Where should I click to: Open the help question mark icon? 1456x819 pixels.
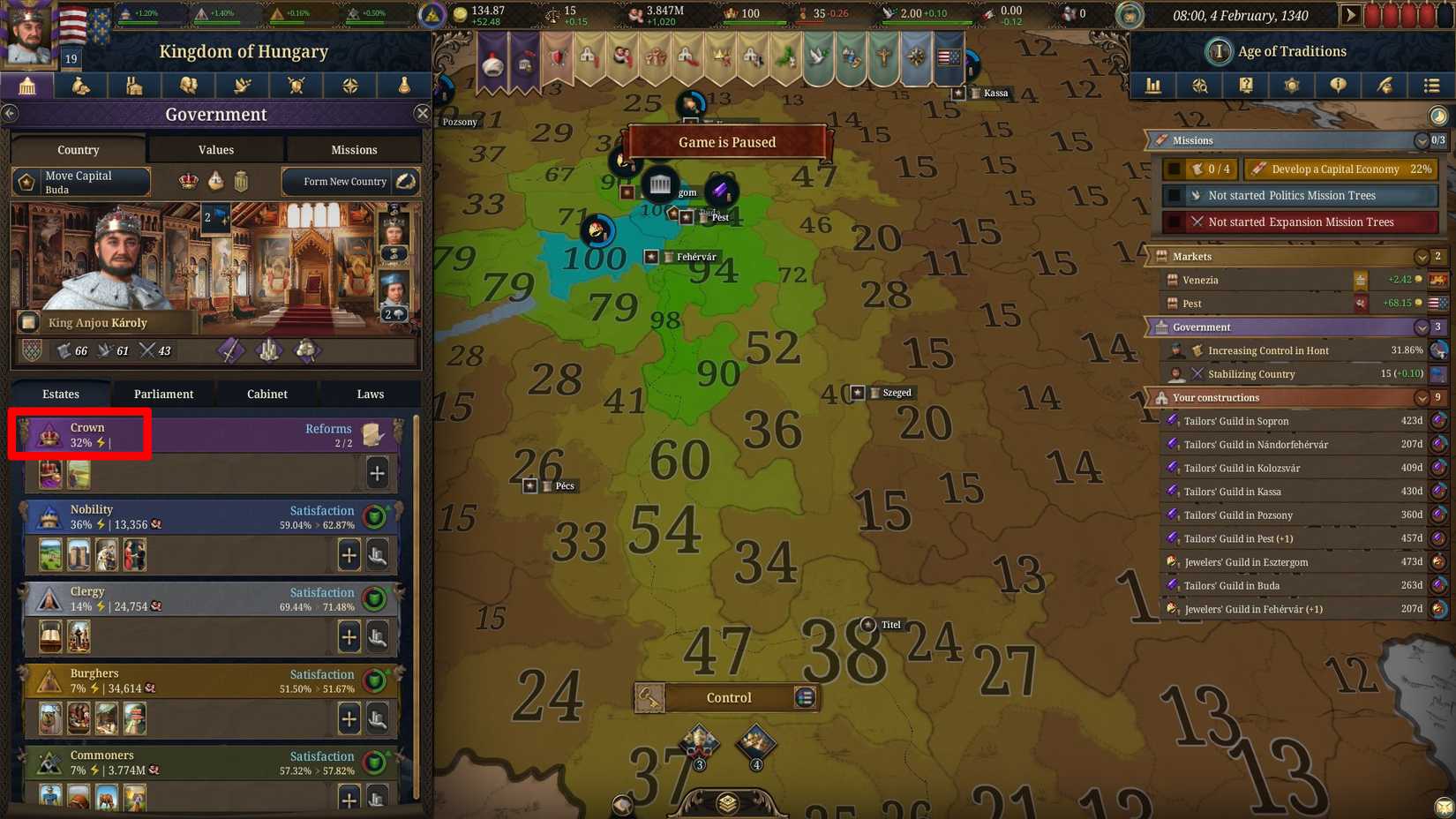[1246, 86]
